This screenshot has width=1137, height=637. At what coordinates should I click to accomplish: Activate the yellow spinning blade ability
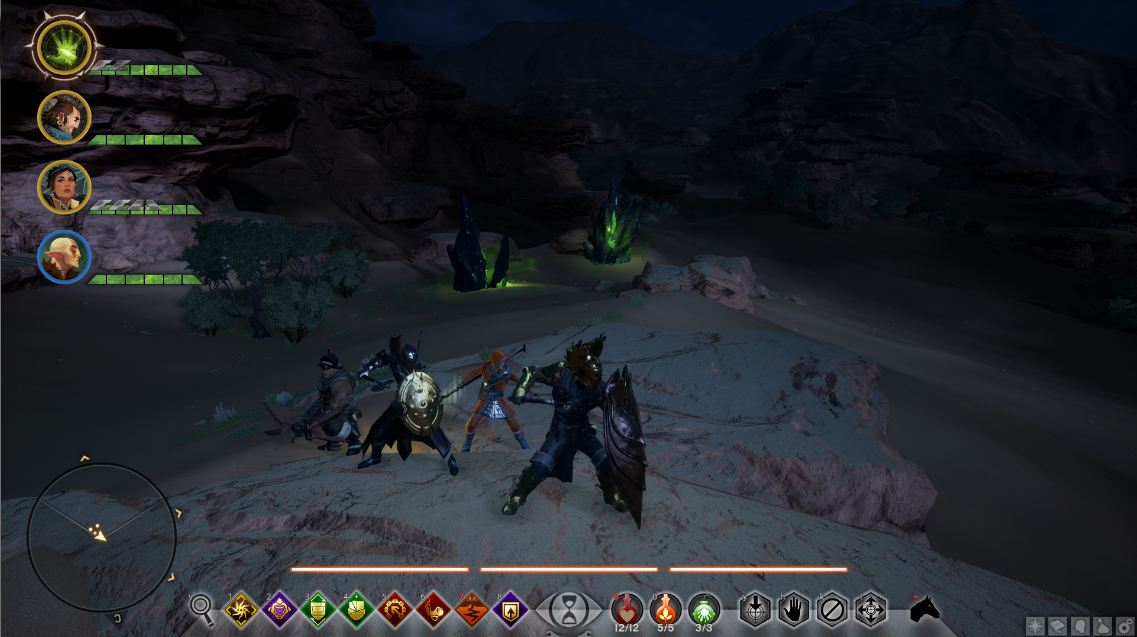241,608
